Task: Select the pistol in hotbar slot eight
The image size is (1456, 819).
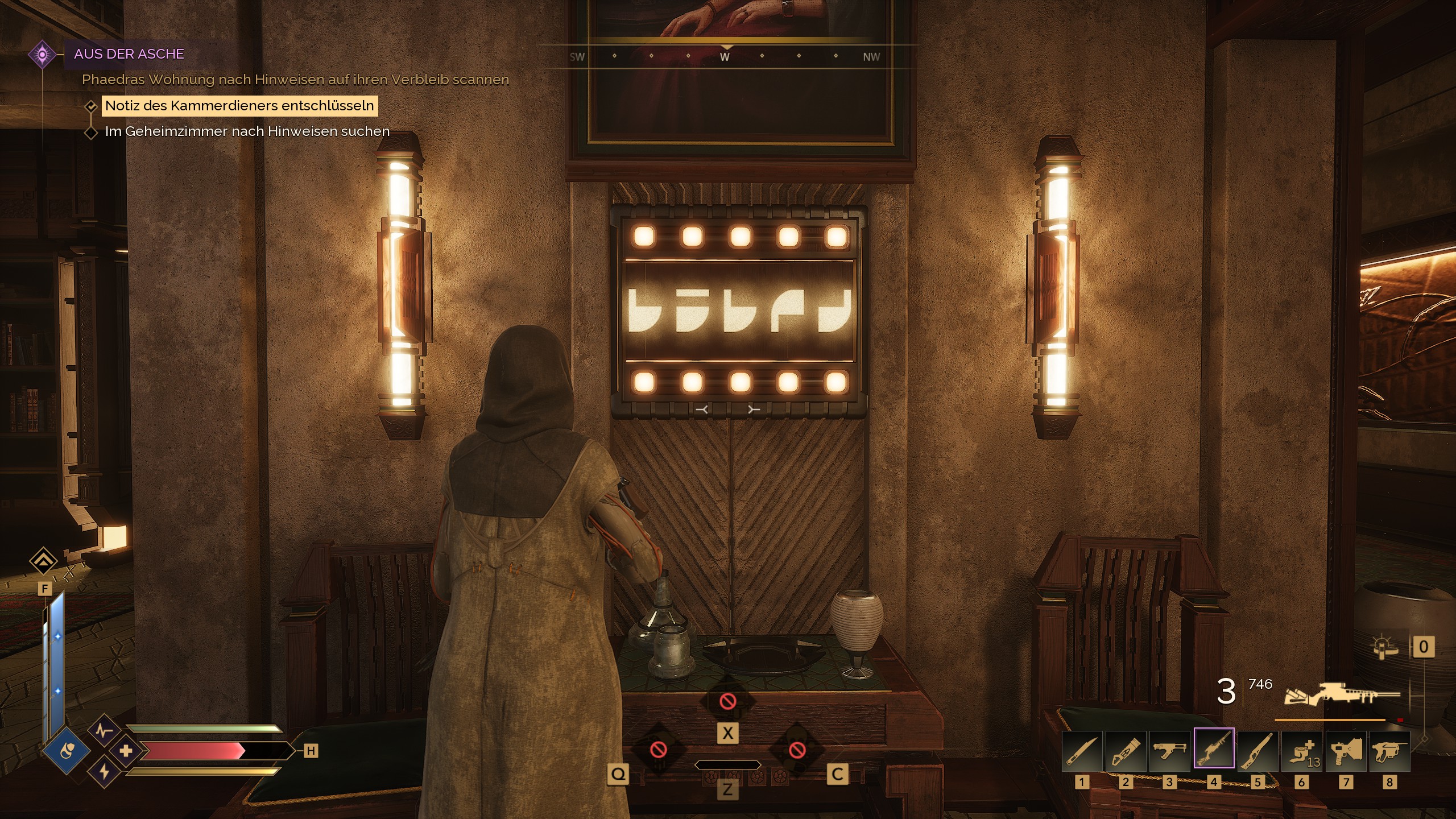Action: point(1389,750)
